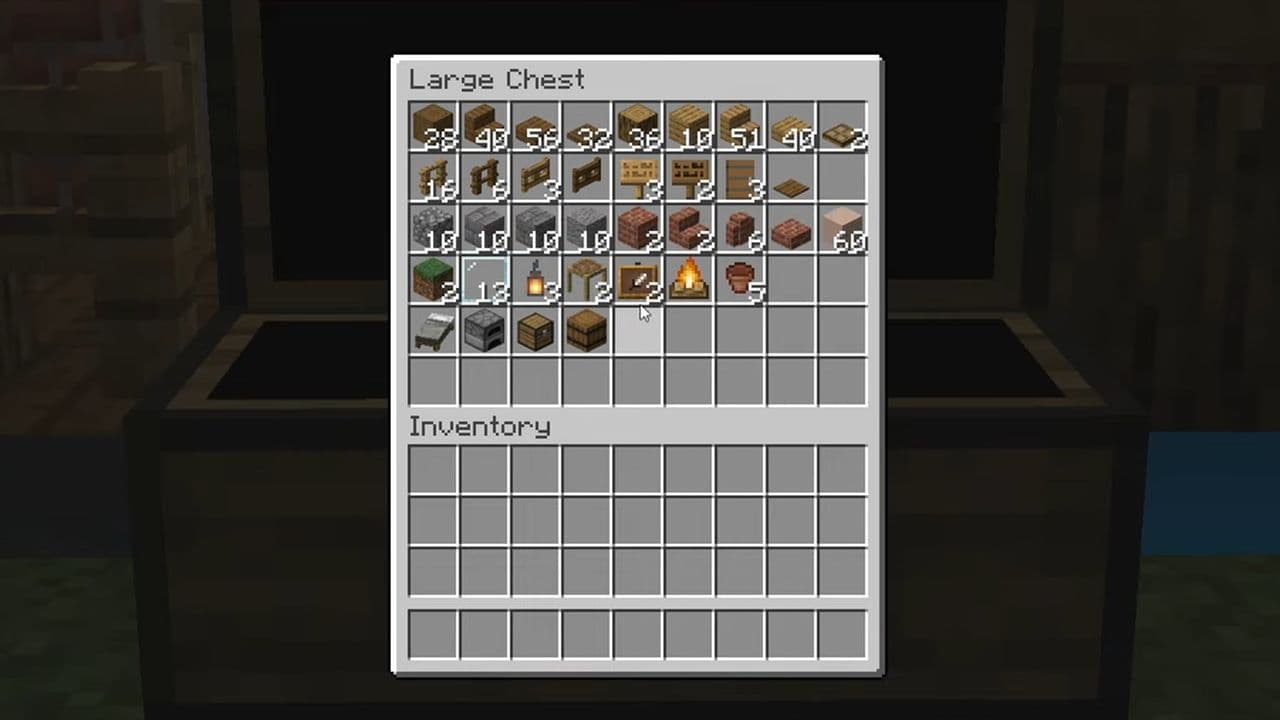Select the full brick block stack
The height and width of the screenshot is (720, 1280).
[637, 229]
